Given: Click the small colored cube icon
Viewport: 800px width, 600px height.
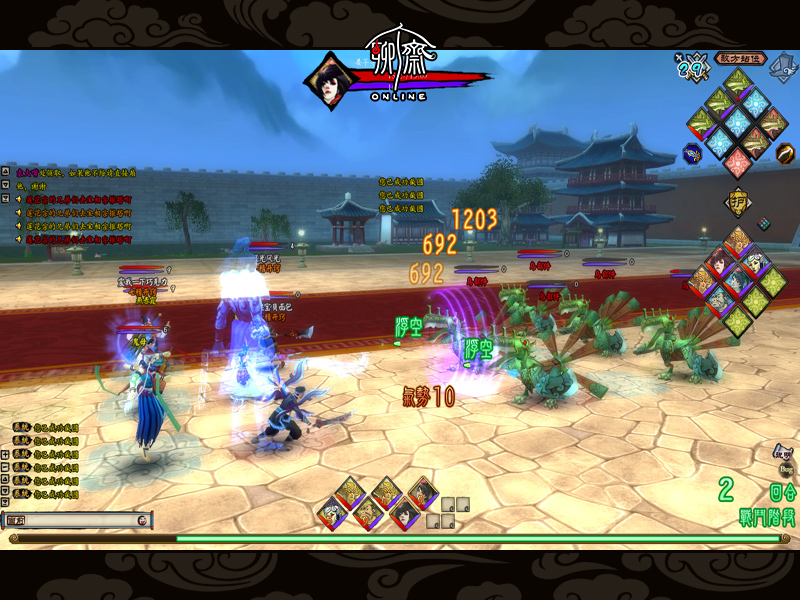Looking at the screenshot, I should pos(764,223).
